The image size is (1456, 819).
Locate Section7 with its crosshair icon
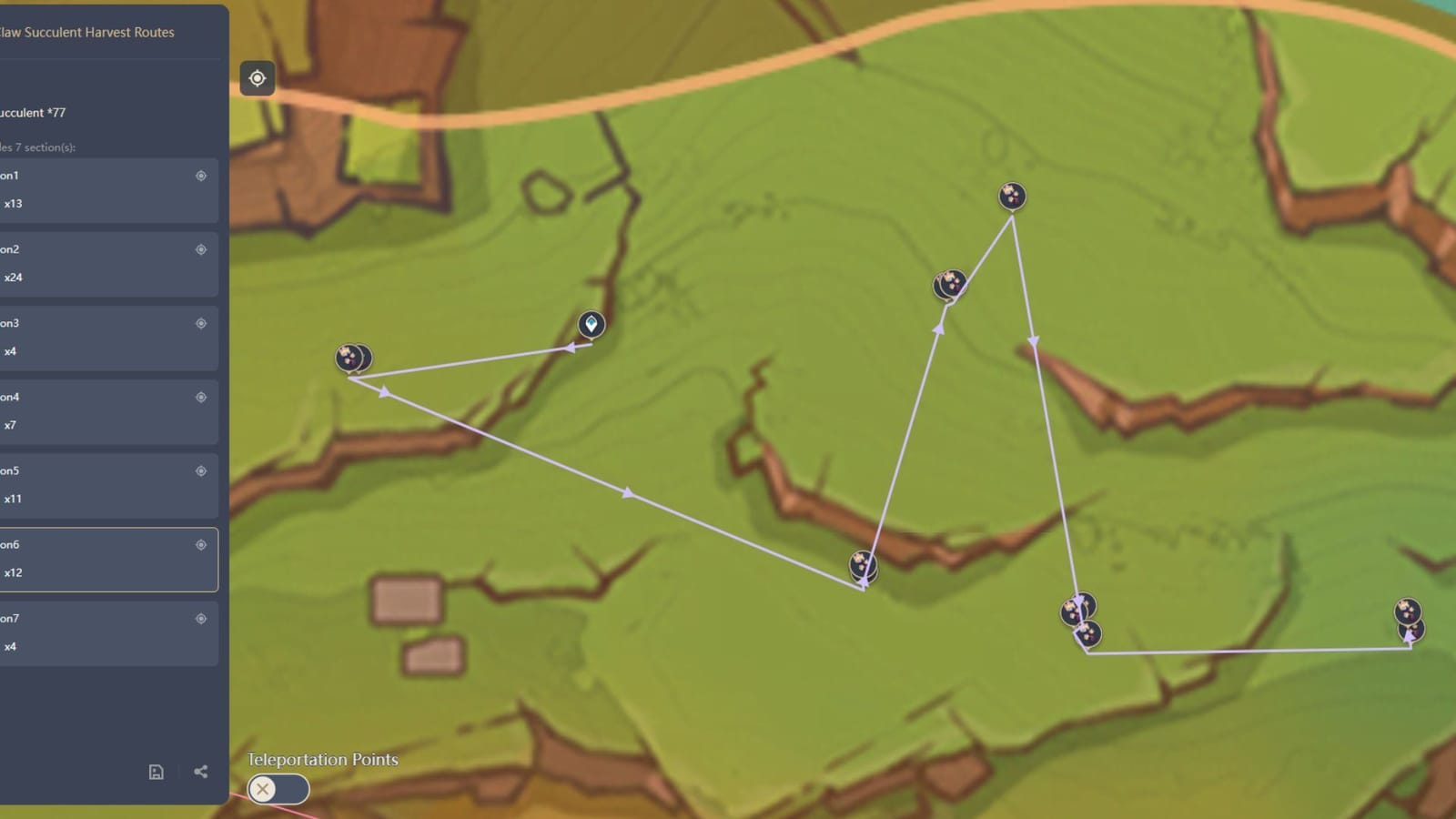point(200,618)
